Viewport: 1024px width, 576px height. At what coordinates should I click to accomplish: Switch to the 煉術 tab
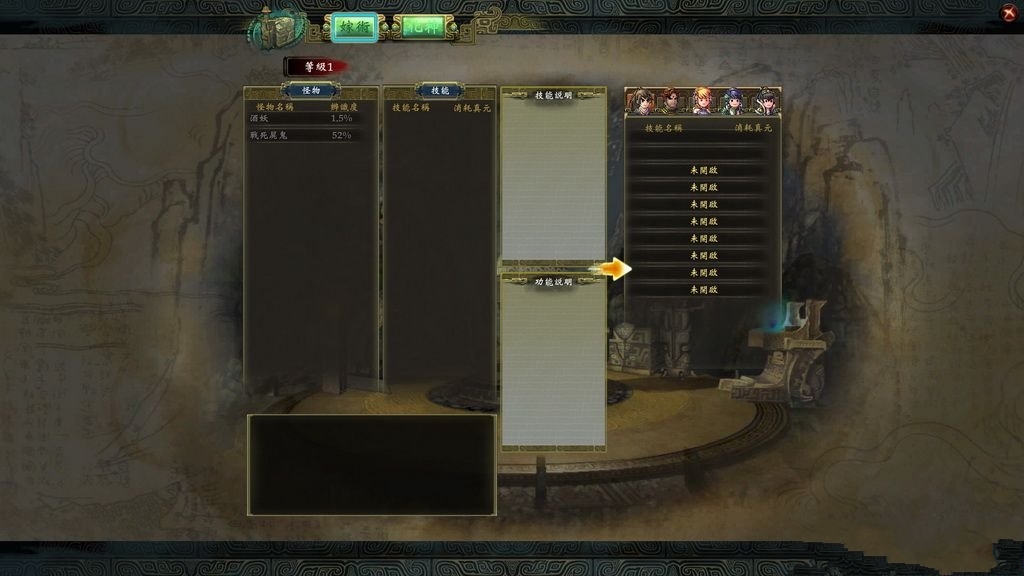click(355, 28)
